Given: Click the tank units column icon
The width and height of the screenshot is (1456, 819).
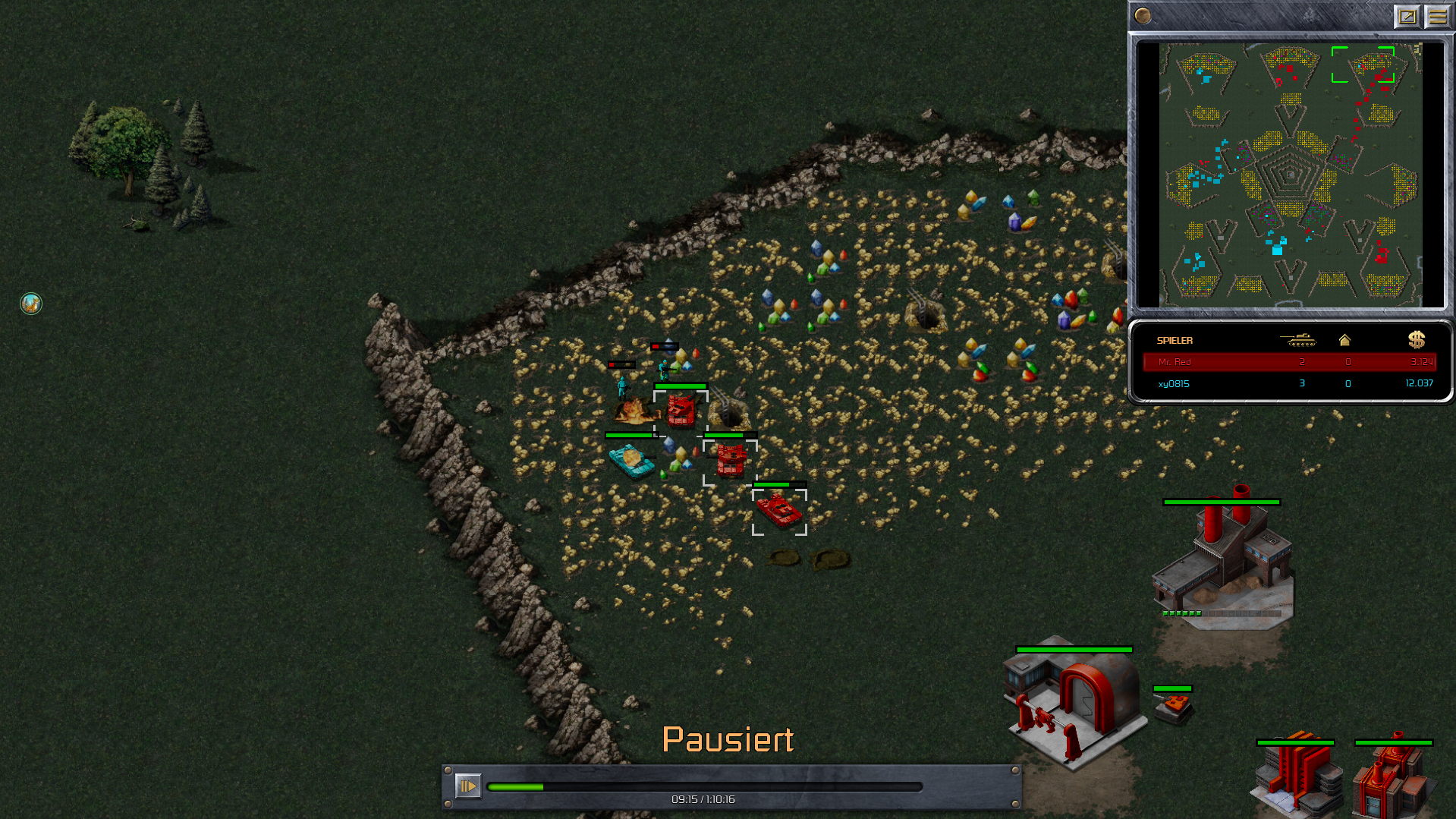Looking at the screenshot, I should point(1298,340).
